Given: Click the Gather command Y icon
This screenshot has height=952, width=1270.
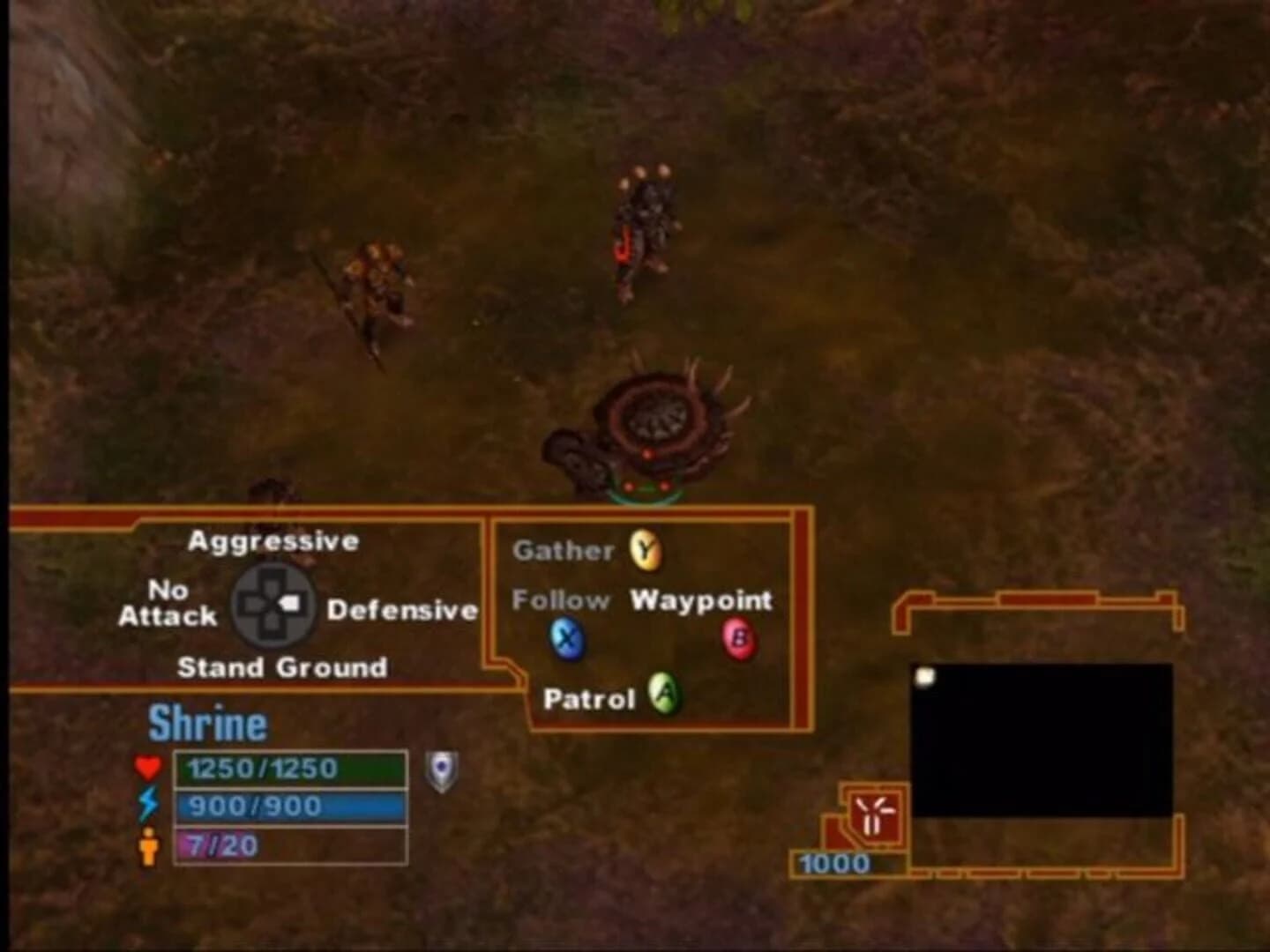Looking at the screenshot, I should (645, 549).
